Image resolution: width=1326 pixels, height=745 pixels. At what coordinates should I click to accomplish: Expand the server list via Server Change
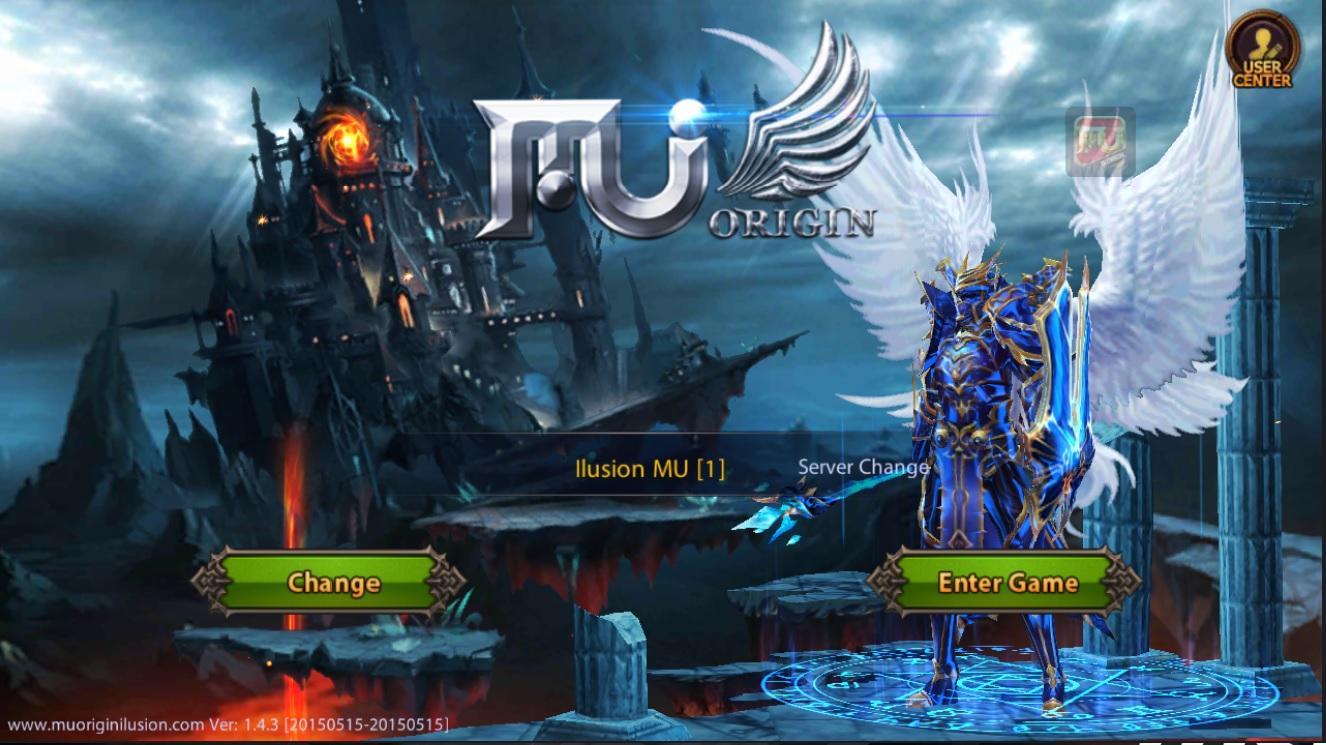[x=863, y=466]
